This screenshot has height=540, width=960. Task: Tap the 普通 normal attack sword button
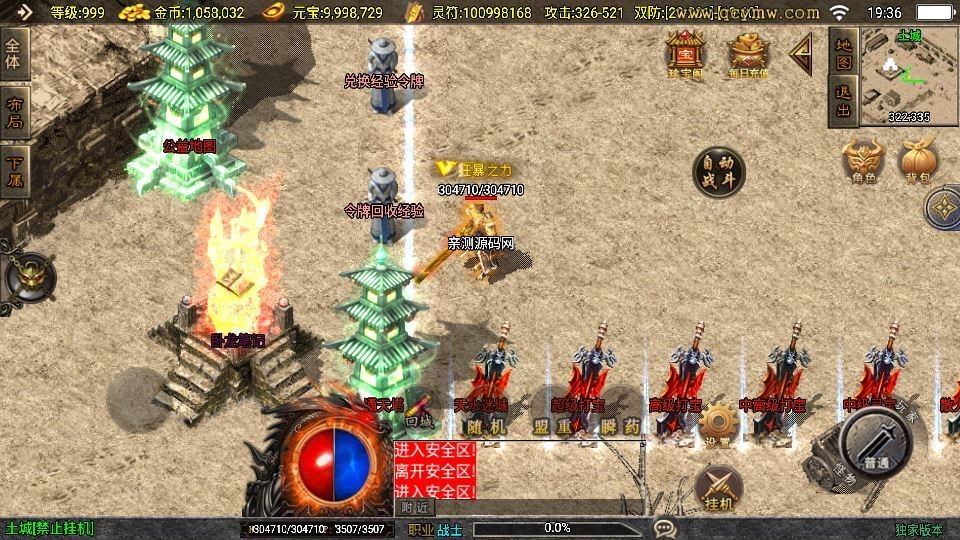[877, 442]
